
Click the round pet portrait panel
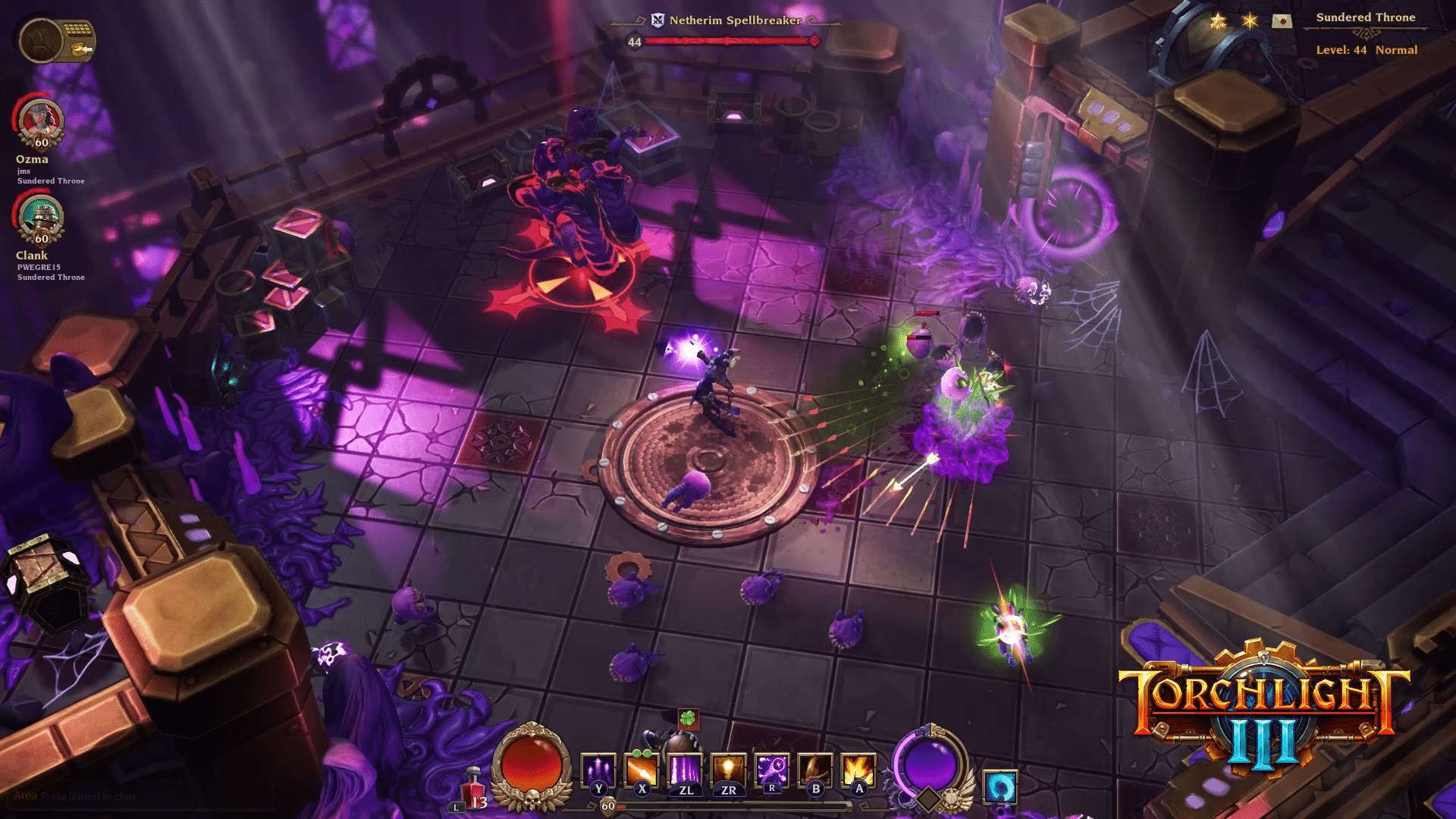pos(39,39)
